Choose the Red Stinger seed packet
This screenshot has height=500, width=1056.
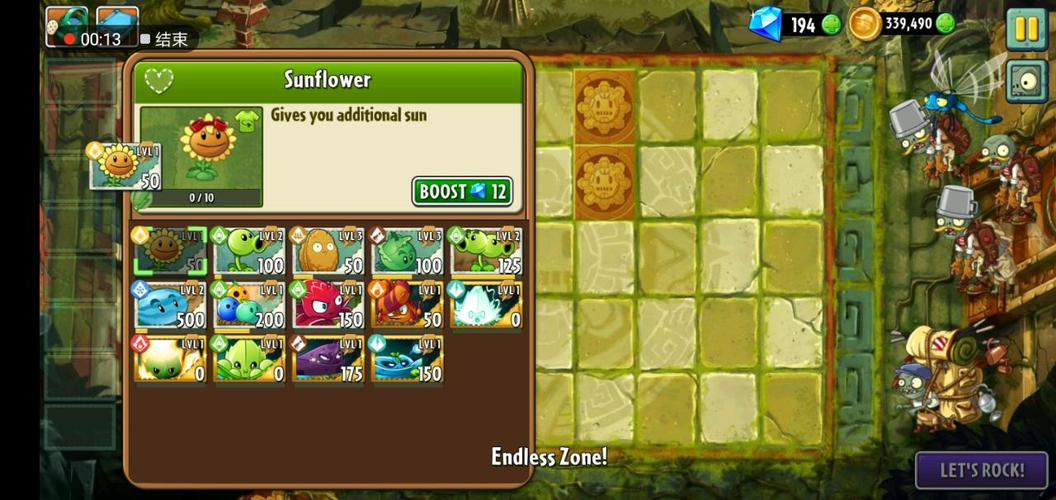(x=329, y=306)
